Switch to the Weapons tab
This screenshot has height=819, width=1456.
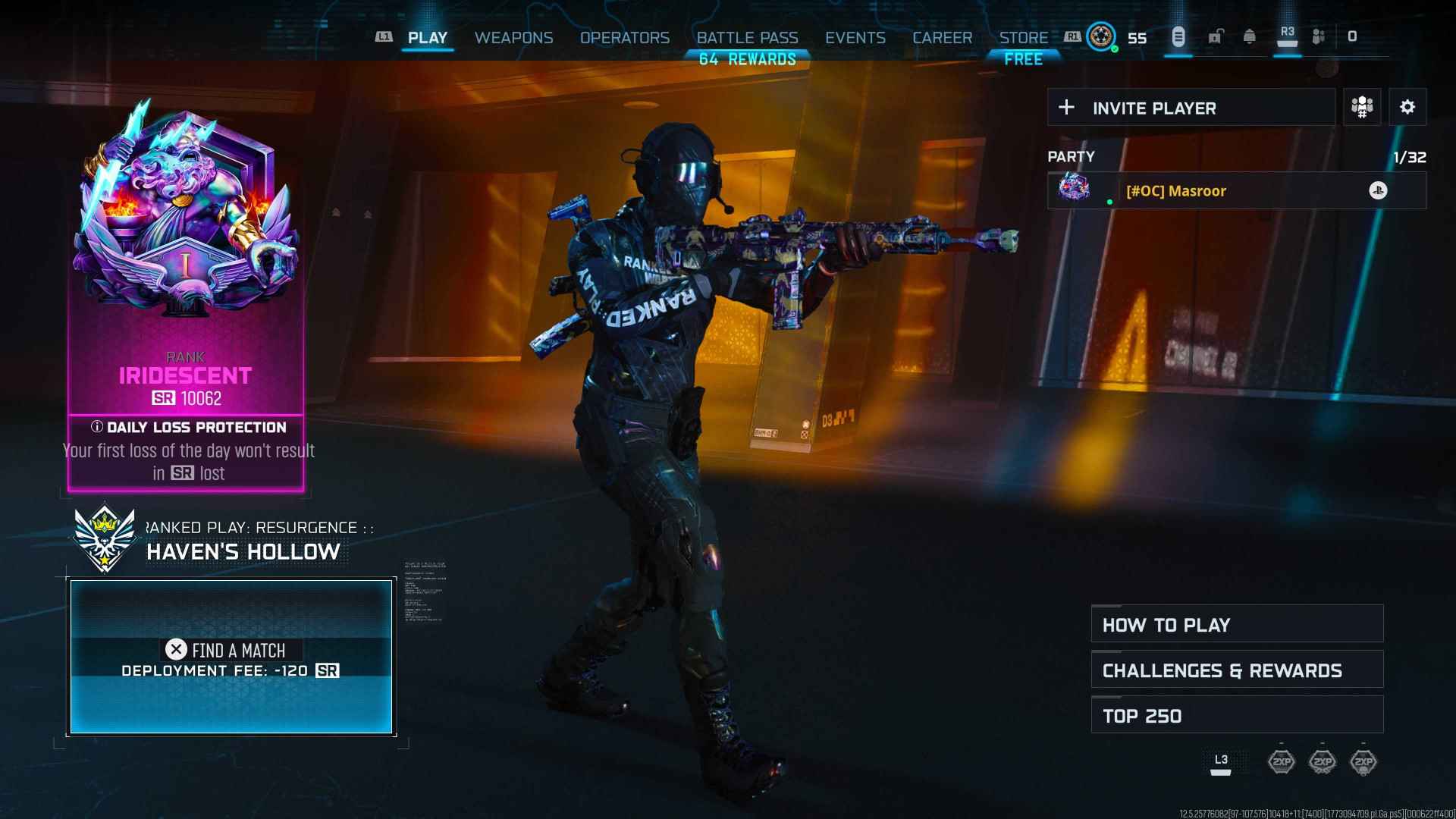[513, 37]
